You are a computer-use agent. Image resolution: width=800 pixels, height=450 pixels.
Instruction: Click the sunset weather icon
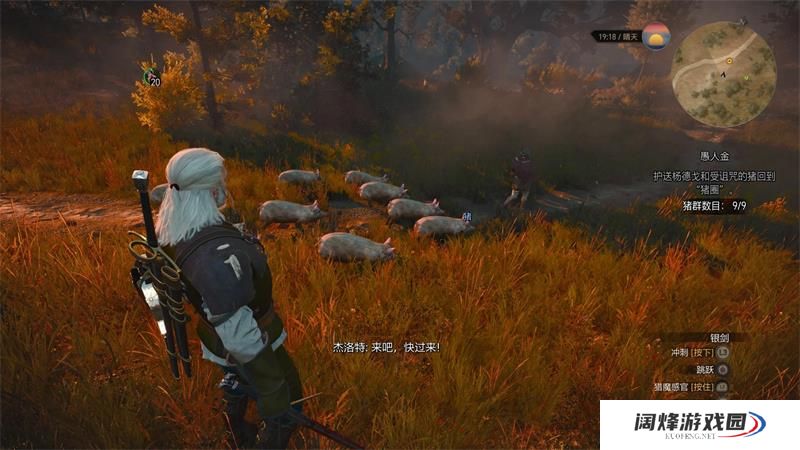[x=656, y=37]
